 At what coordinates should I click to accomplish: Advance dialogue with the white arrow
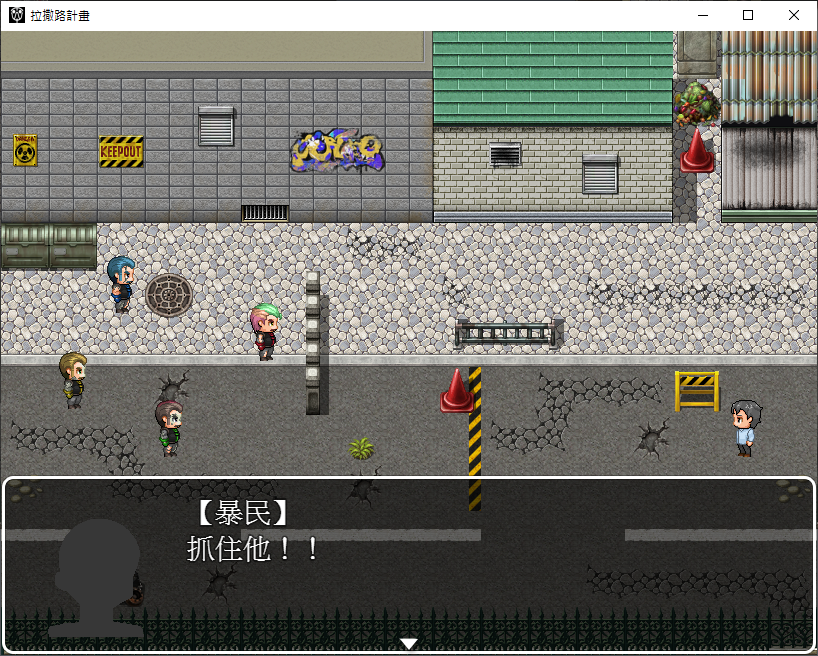coord(408,643)
